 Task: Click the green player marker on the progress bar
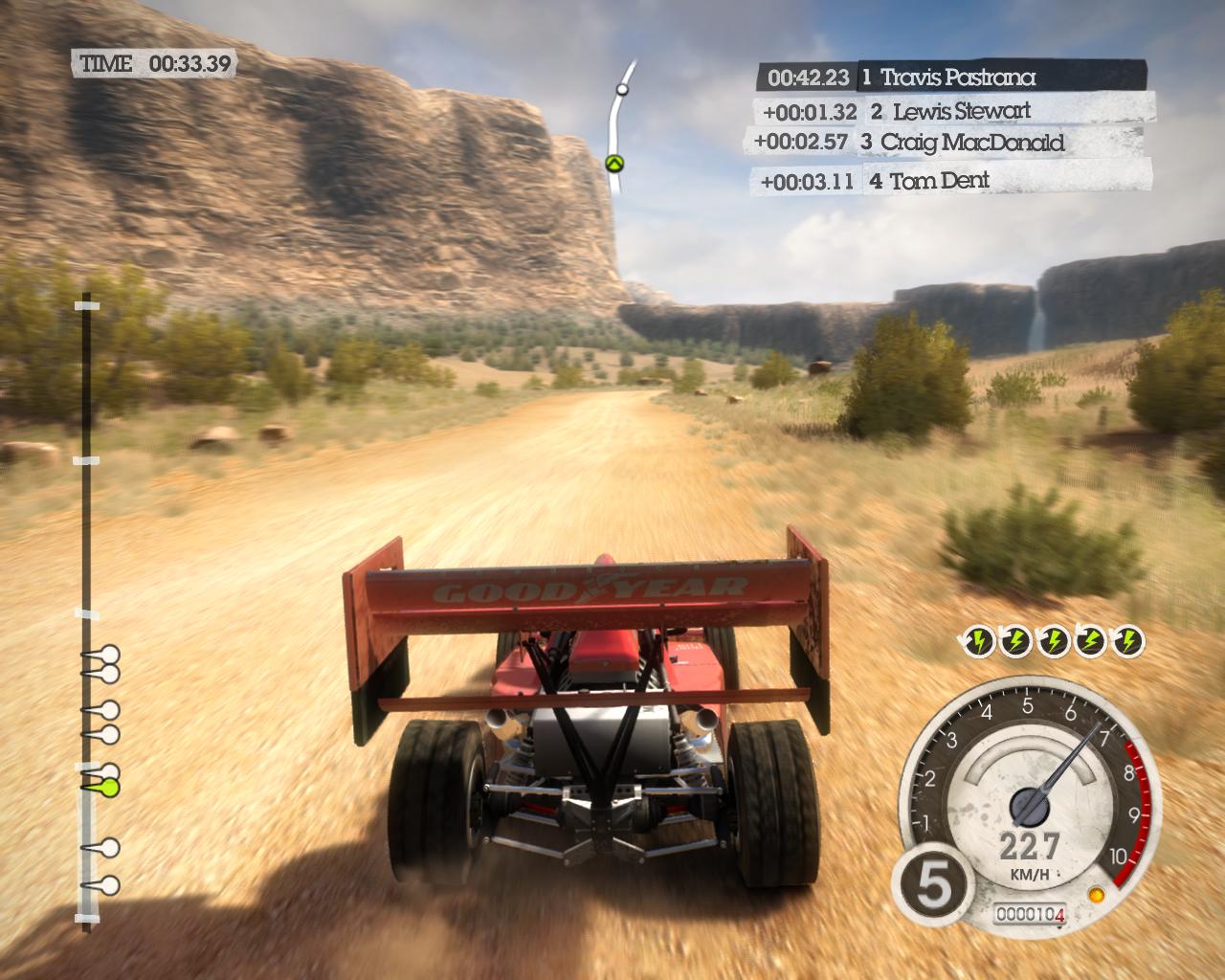pyautogui.click(x=108, y=788)
